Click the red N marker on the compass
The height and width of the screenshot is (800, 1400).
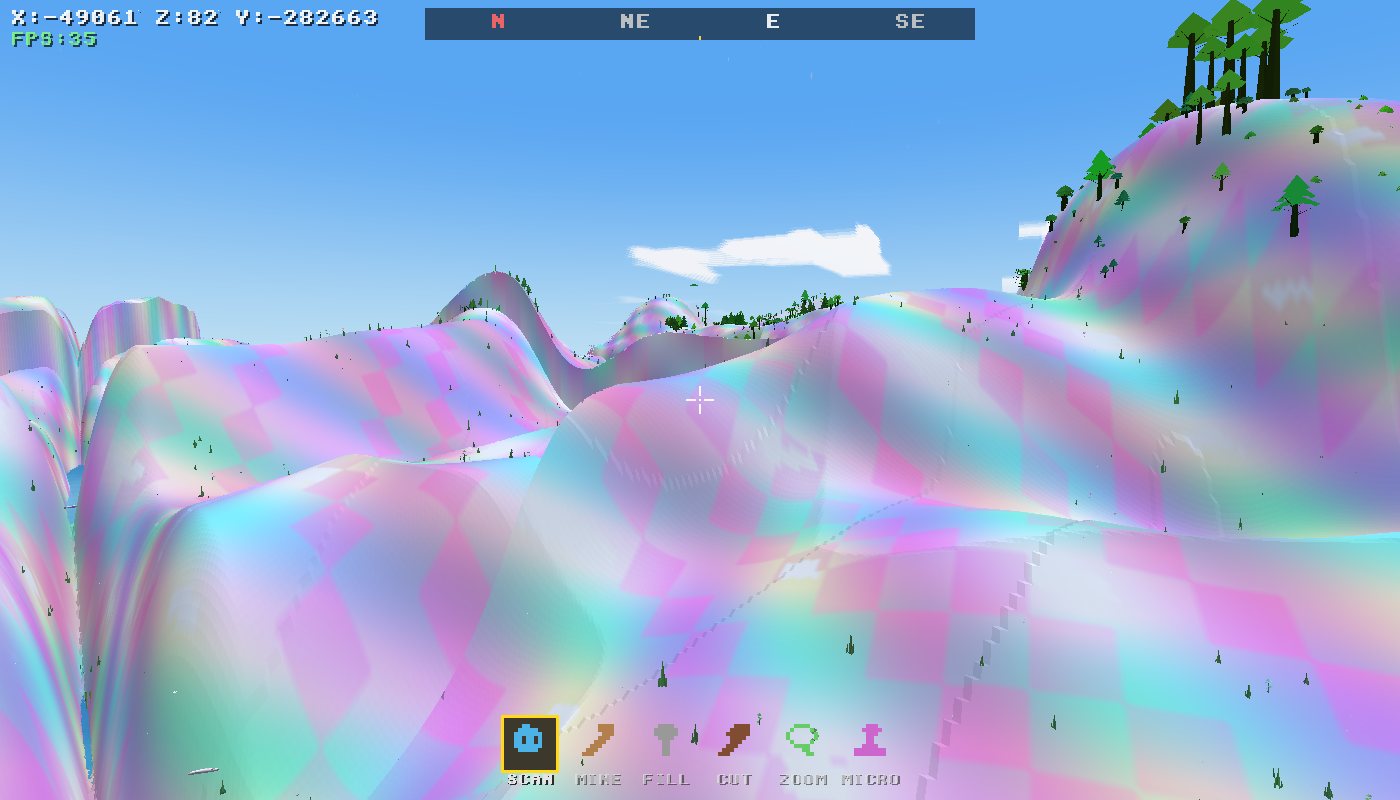(x=497, y=21)
